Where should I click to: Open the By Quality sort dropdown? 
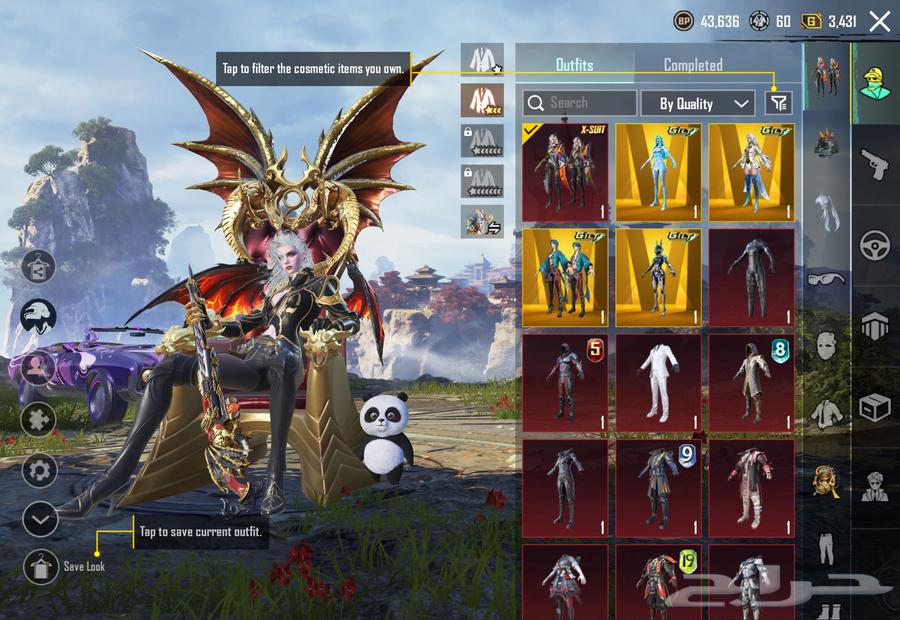(x=706, y=103)
